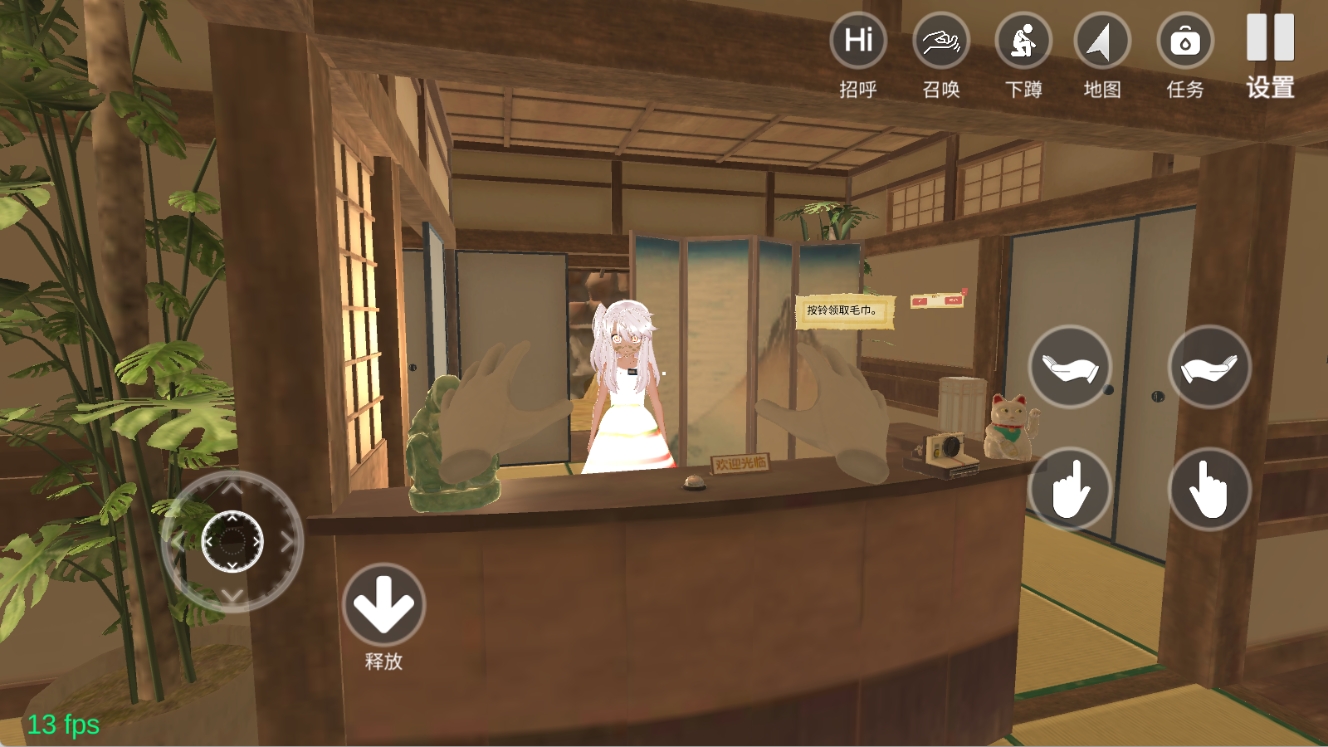
Task: Tap the left pointing-finger button
Action: [1070, 488]
